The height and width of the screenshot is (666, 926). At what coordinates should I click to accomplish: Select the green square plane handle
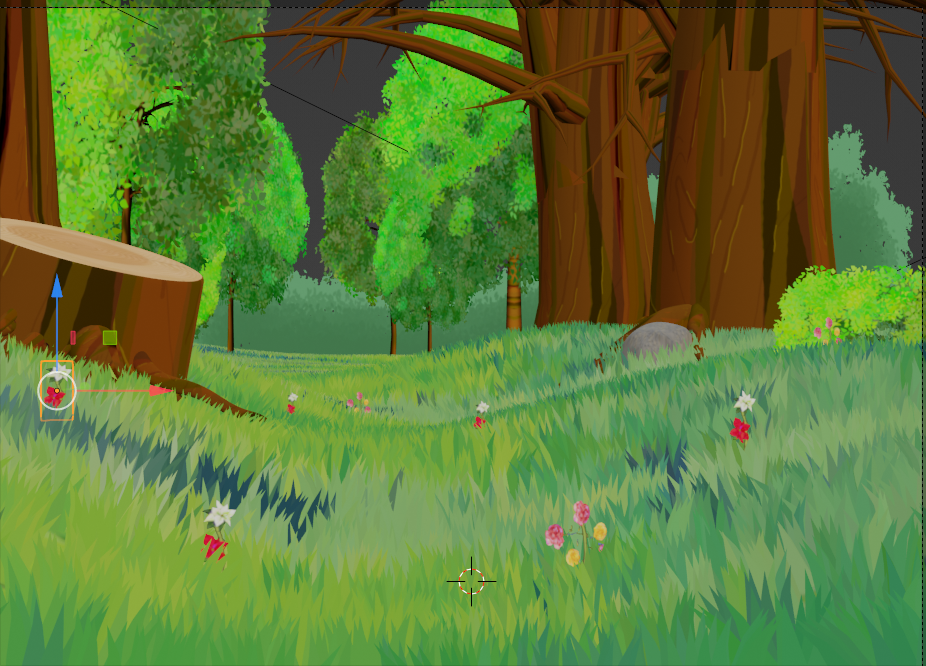point(110,338)
